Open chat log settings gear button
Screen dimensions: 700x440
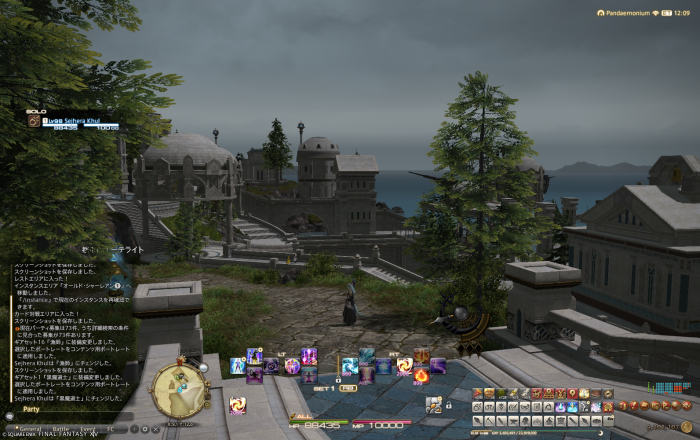145,428
